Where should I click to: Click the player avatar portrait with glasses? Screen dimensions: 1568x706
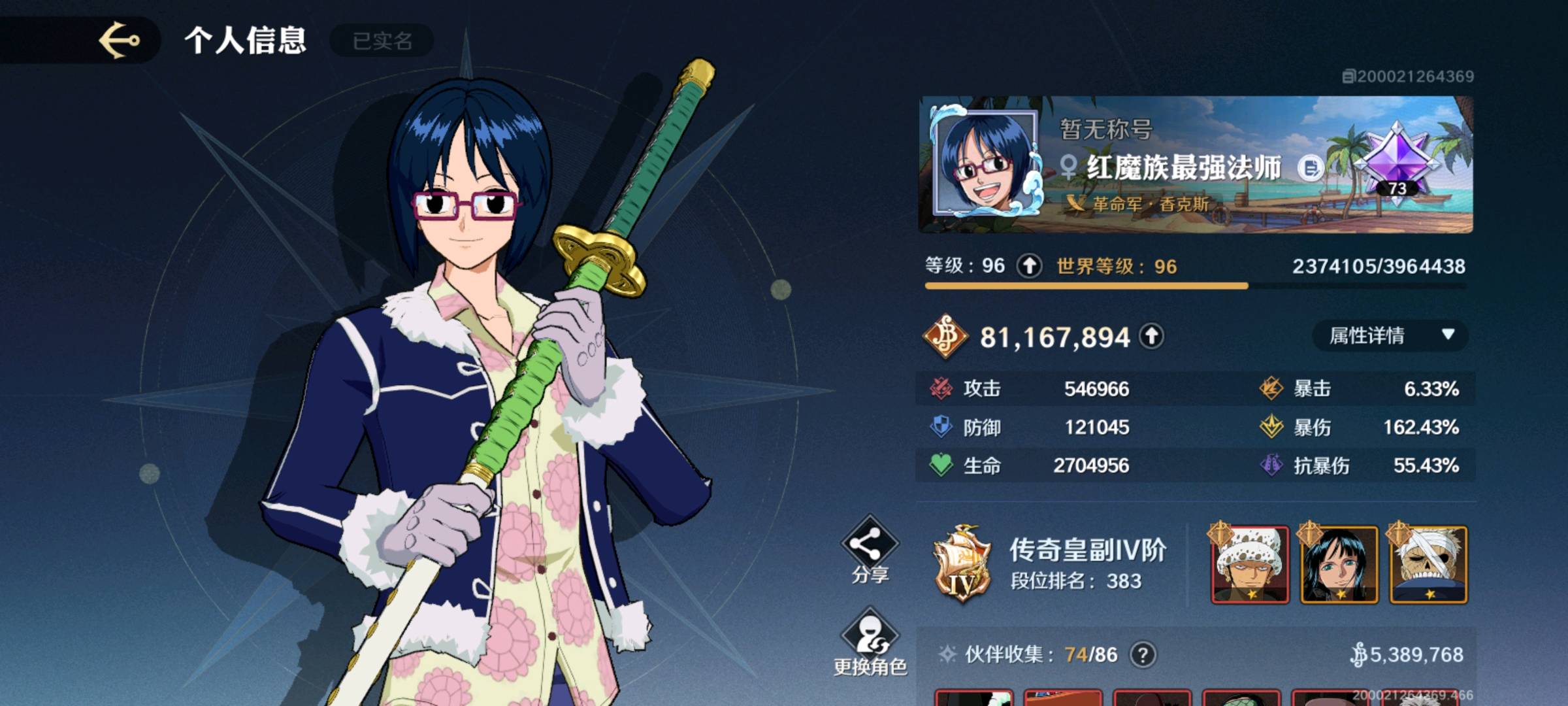[x=984, y=163]
